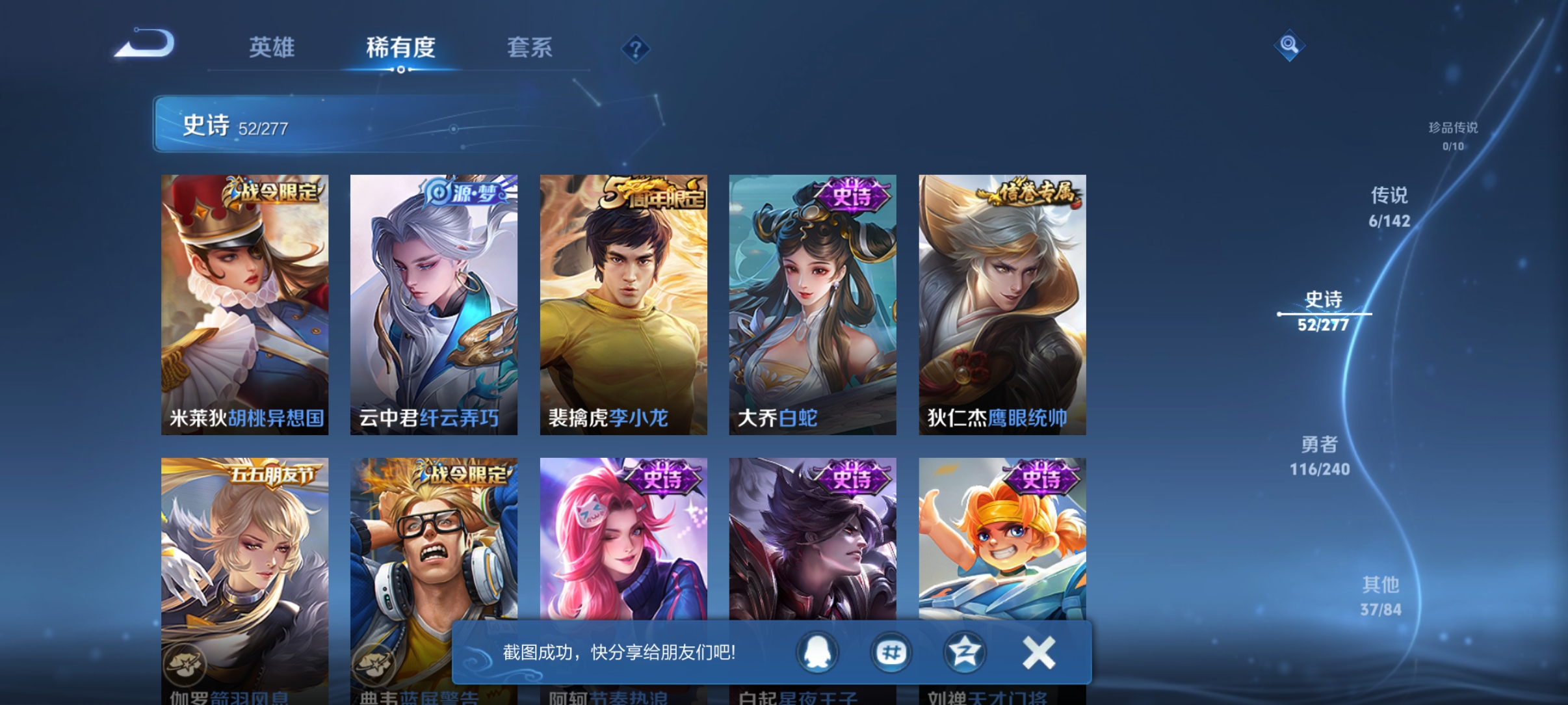Screen dimensions: 1568x705
Task: Switch to the 英雄 tab
Action: click(x=272, y=47)
